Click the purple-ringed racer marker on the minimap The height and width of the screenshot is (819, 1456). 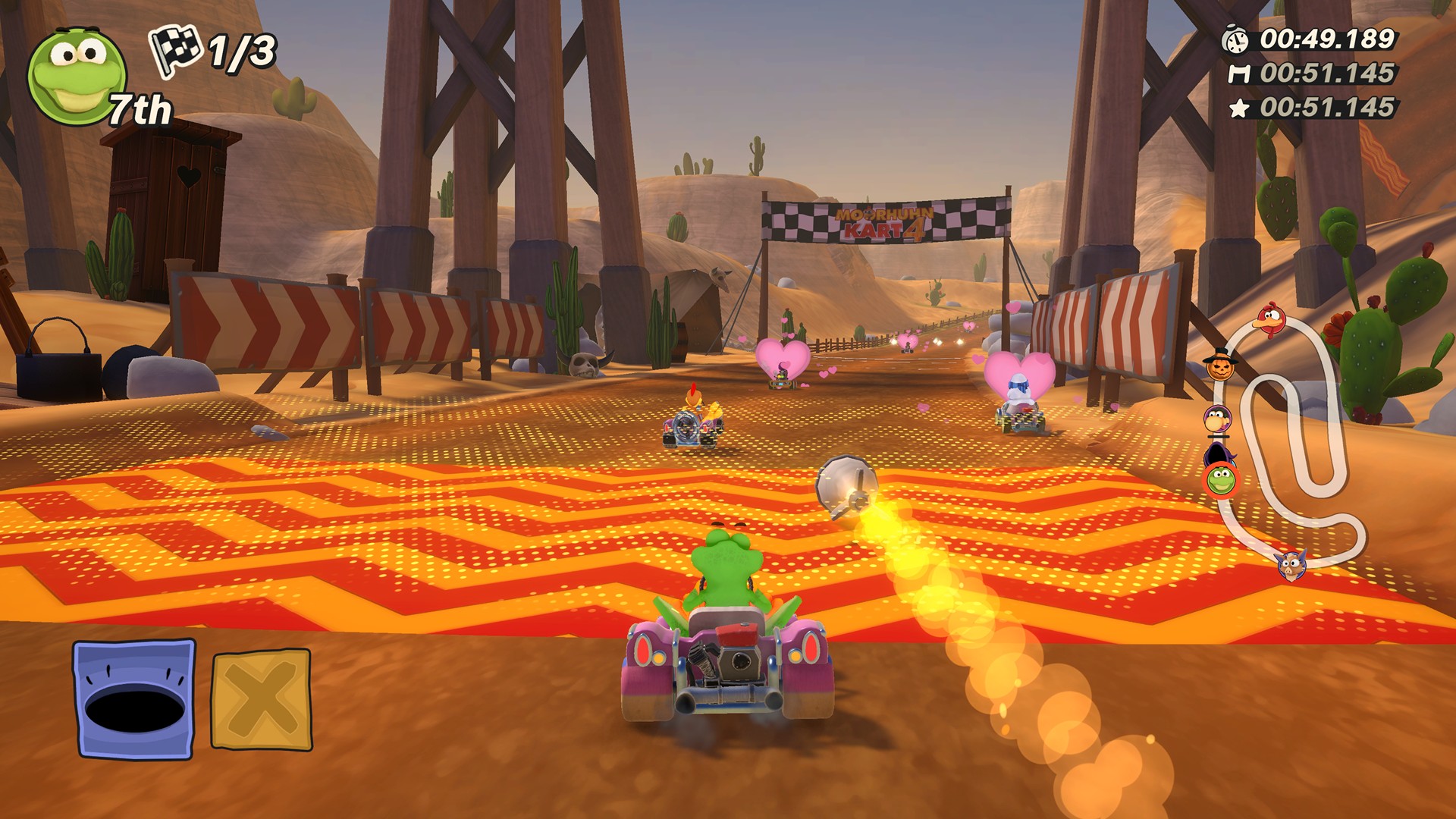tap(1218, 418)
